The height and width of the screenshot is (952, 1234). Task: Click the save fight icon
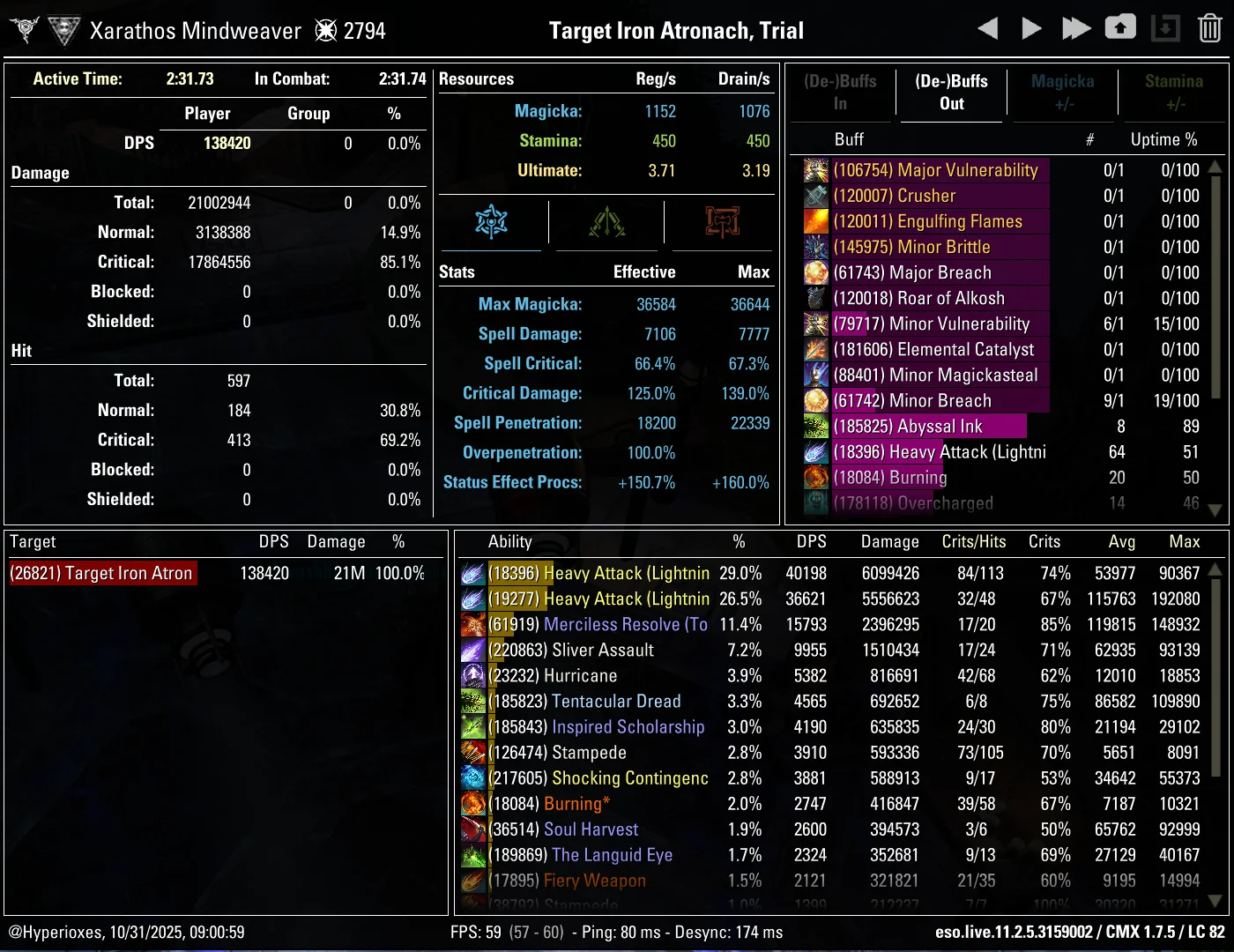1165,27
